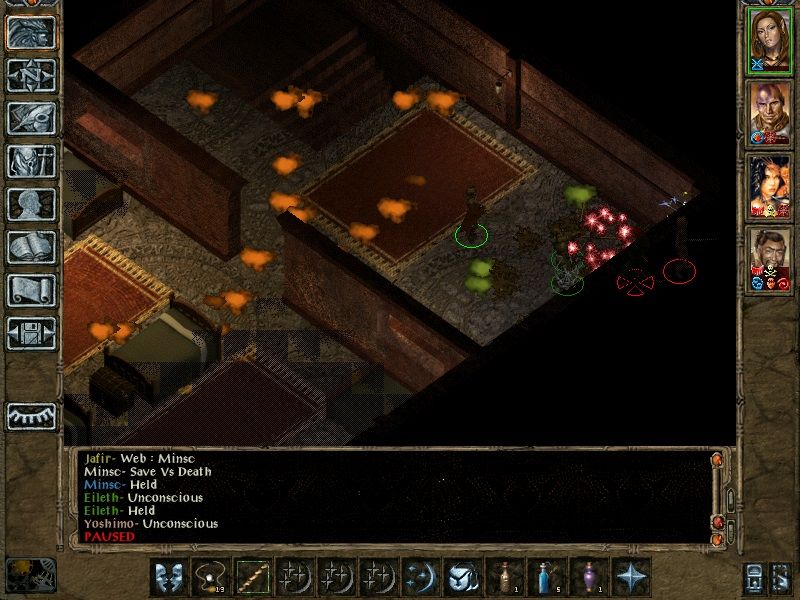Select the dark-haired woman portrait
The image size is (800, 600).
[770, 187]
